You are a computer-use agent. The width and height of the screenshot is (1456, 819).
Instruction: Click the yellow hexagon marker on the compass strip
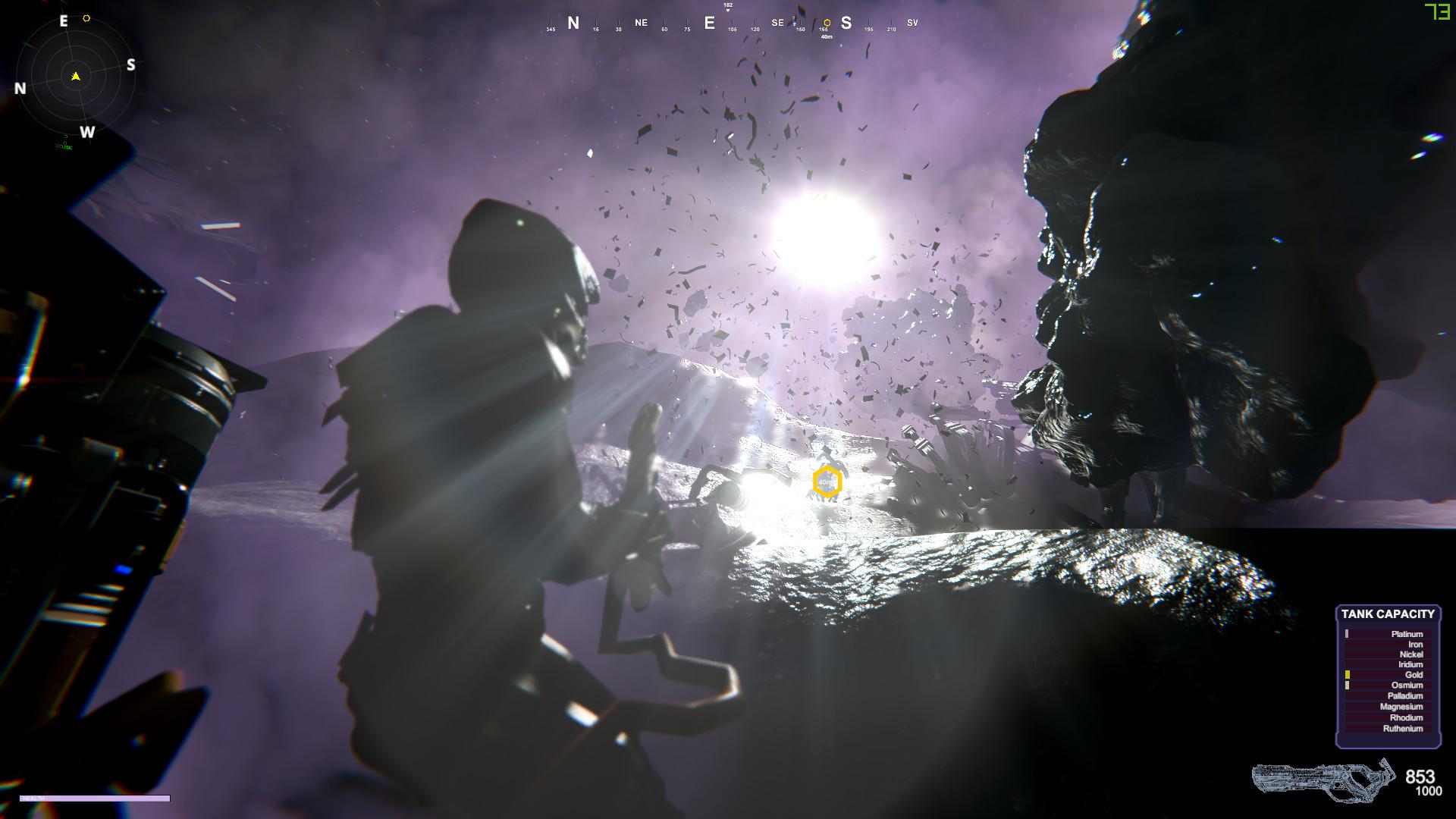pyautogui.click(x=826, y=23)
